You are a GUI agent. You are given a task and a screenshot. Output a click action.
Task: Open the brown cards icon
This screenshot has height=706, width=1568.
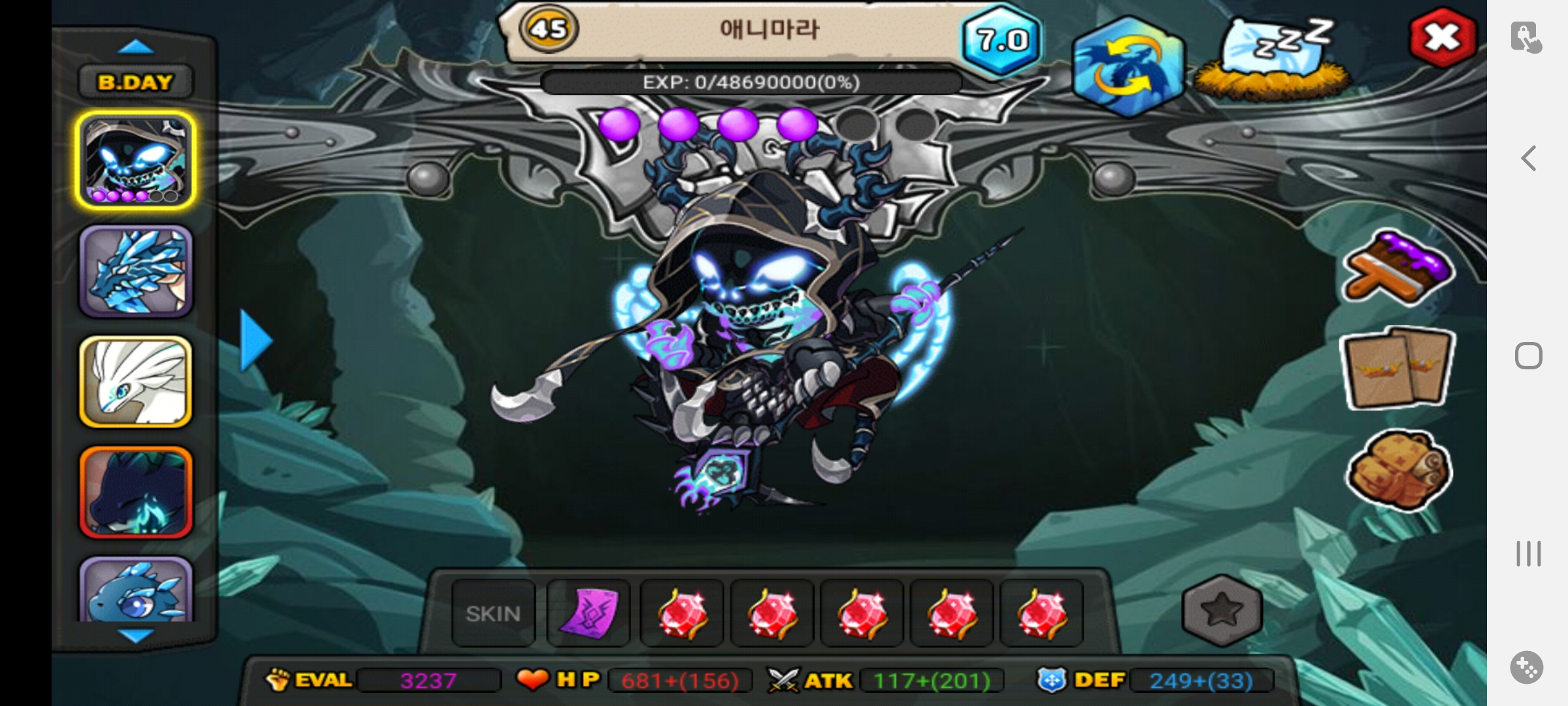[1397, 368]
